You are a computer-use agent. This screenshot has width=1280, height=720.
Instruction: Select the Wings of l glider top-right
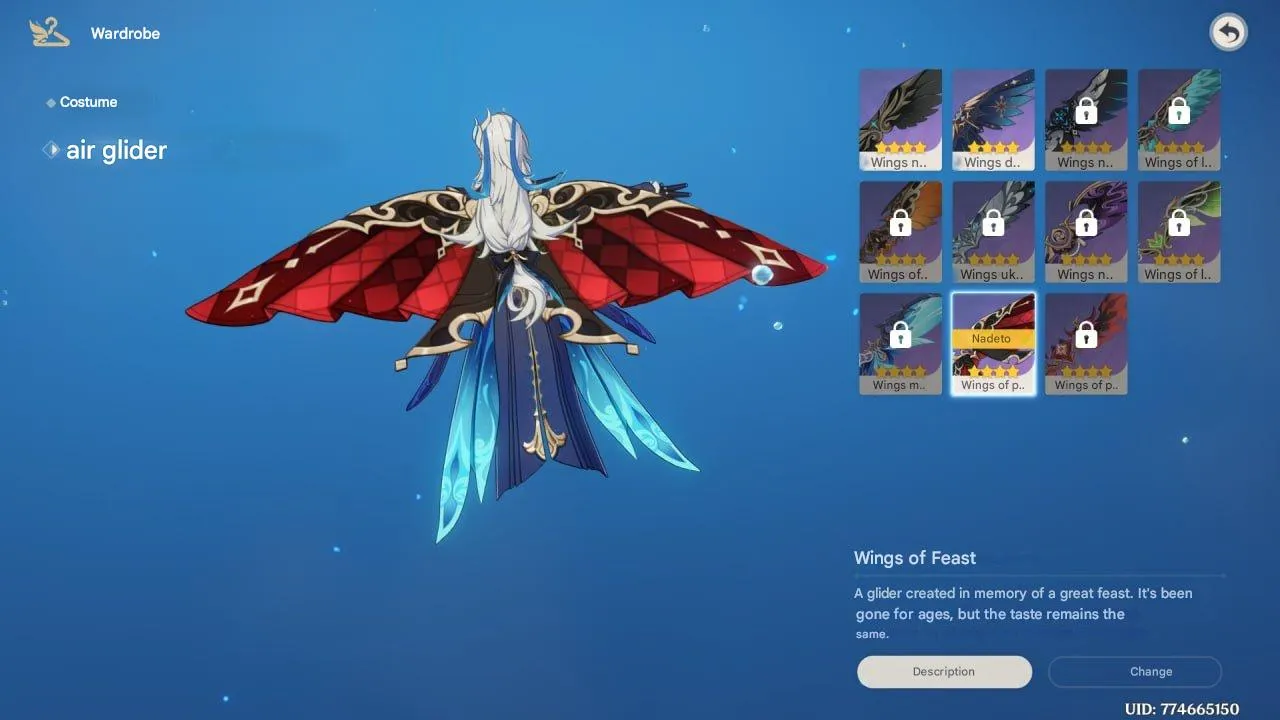click(x=1179, y=119)
